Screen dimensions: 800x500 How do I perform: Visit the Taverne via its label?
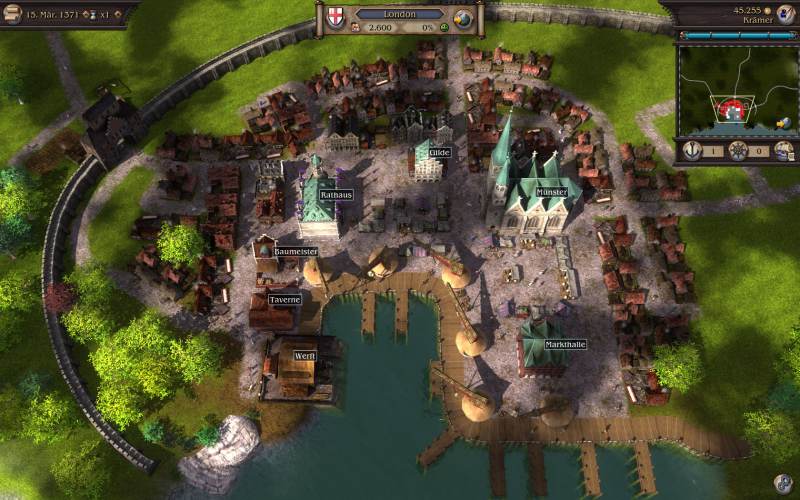coord(284,299)
